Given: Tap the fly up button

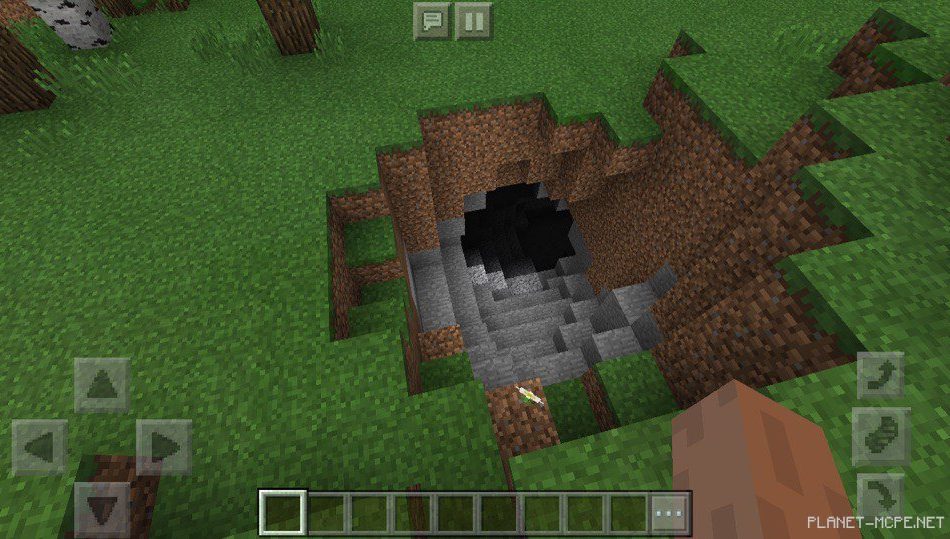Looking at the screenshot, I should click(881, 378).
